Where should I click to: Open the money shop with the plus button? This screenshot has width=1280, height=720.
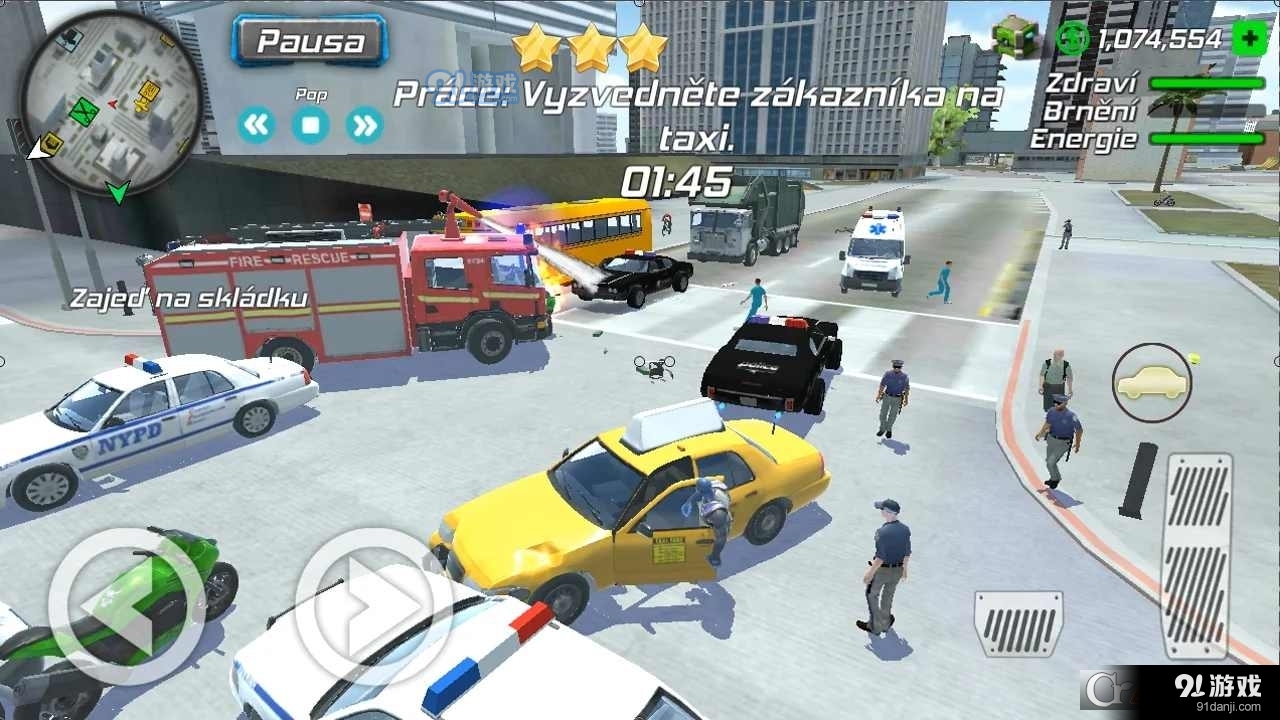pos(1249,39)
